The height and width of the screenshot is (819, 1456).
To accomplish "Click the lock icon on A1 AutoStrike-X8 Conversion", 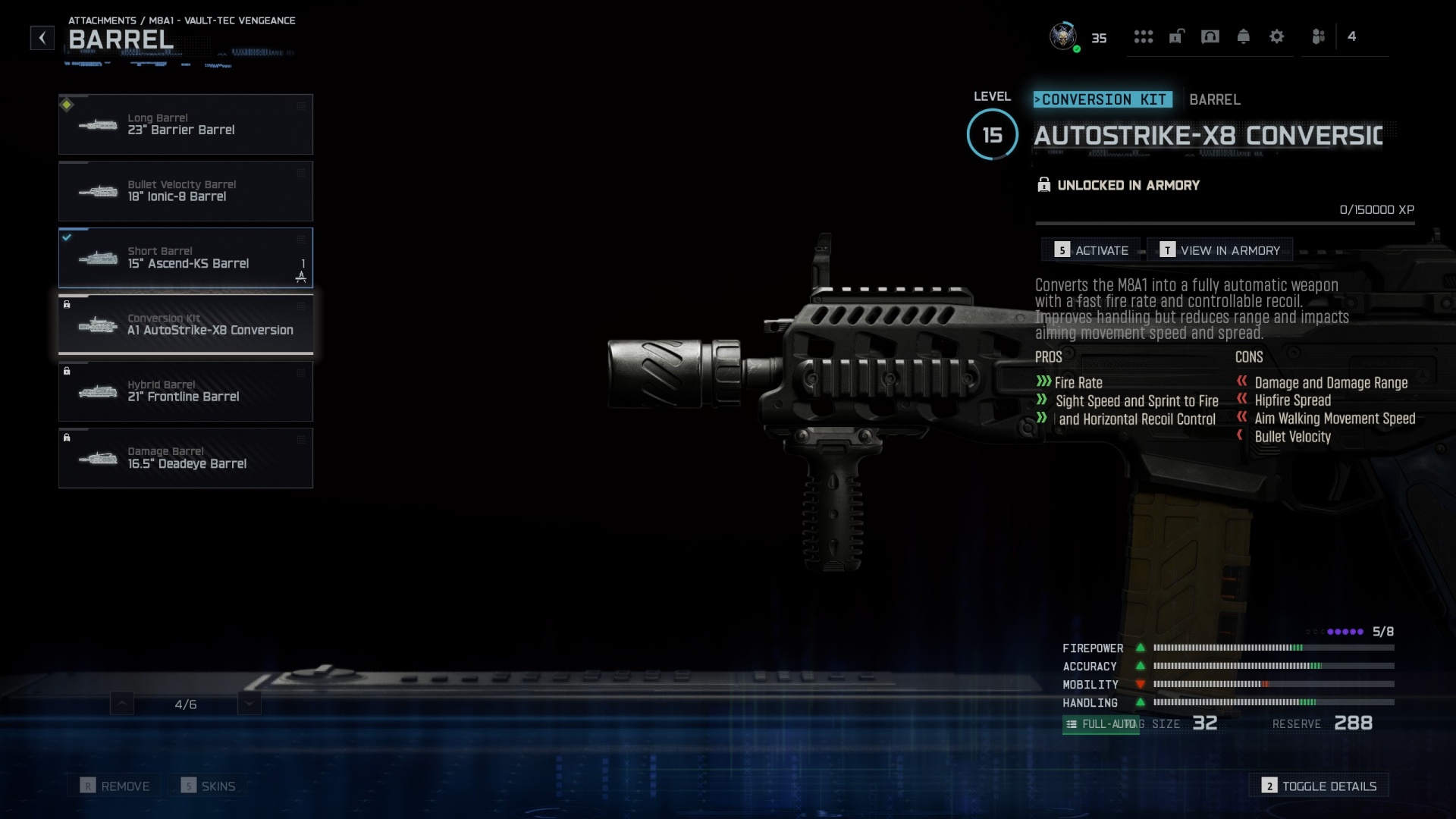I will click(67, 305).
